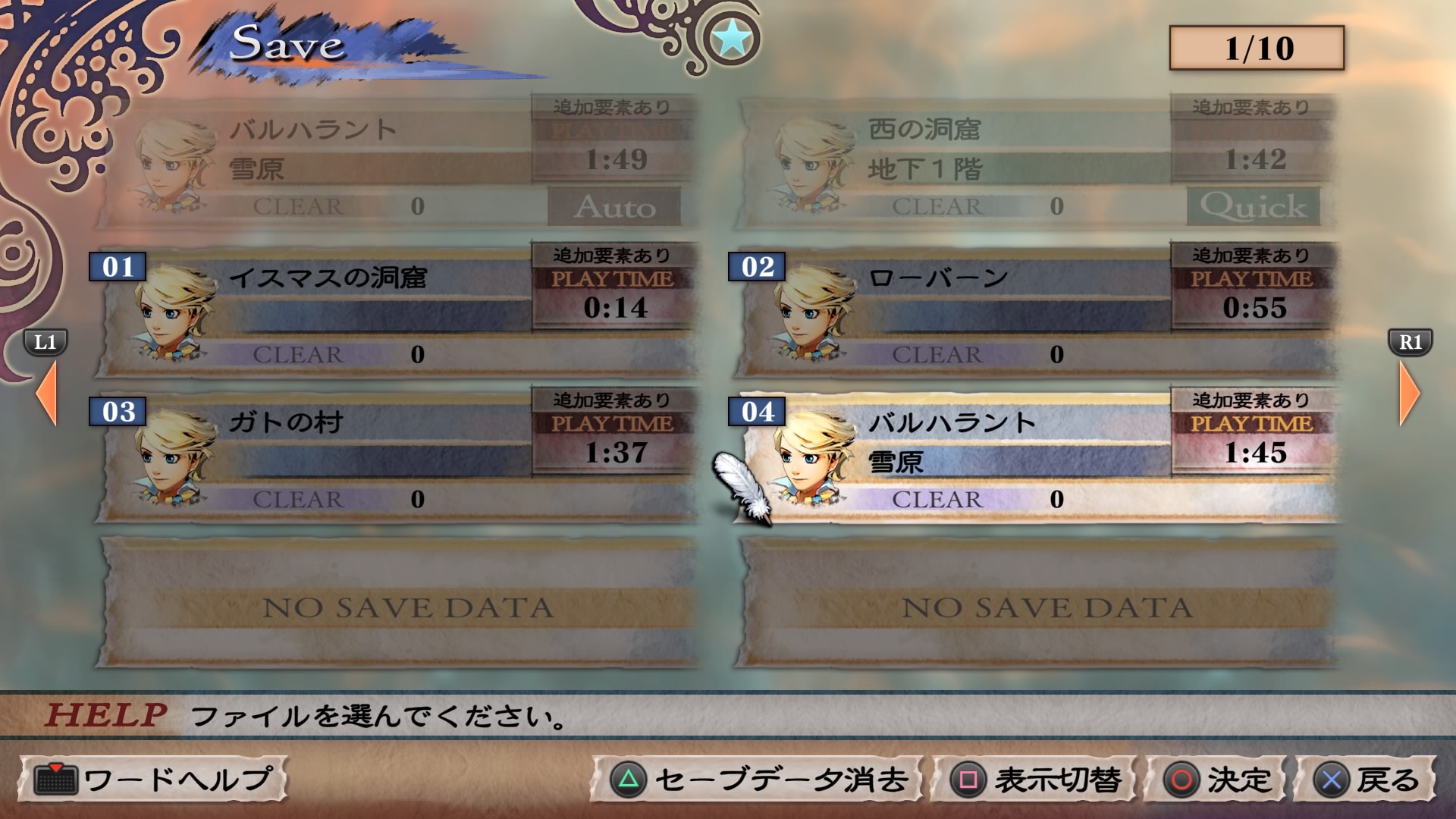This screenshot has height=819, width=1456.
Task: Advance to the next save page arrow
Action: [x=1409, y=392]
